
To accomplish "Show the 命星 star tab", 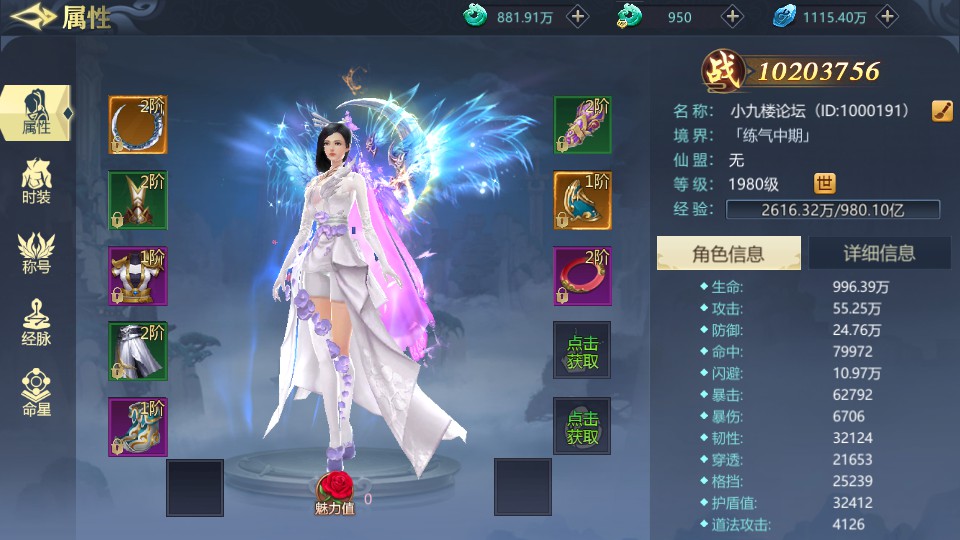I will (x=36, y=393).
